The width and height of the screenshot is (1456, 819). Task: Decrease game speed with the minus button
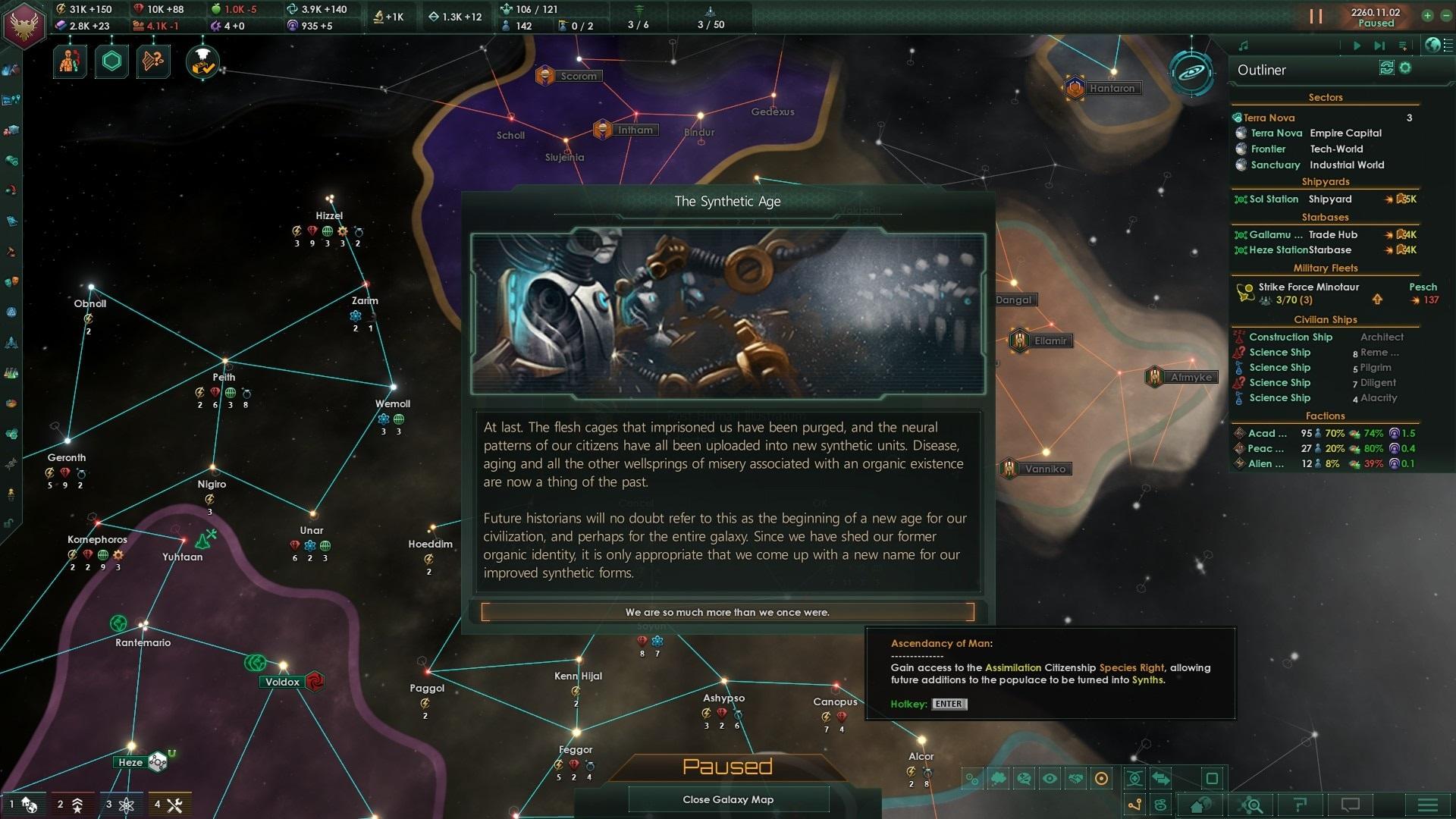coord(1445,15)
